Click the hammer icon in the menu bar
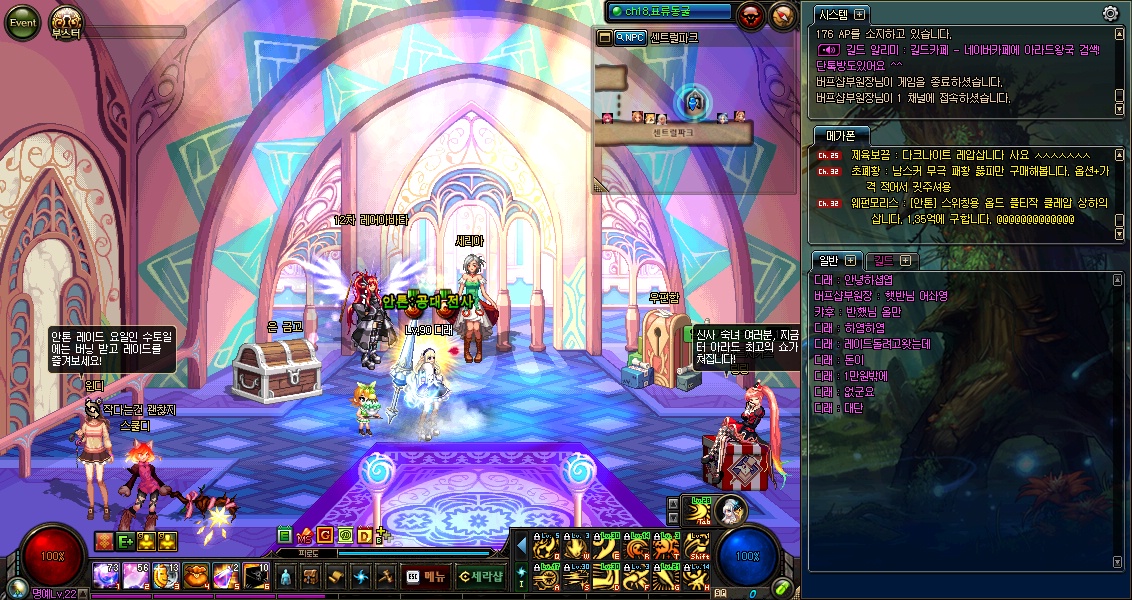 tap(386, 576)
